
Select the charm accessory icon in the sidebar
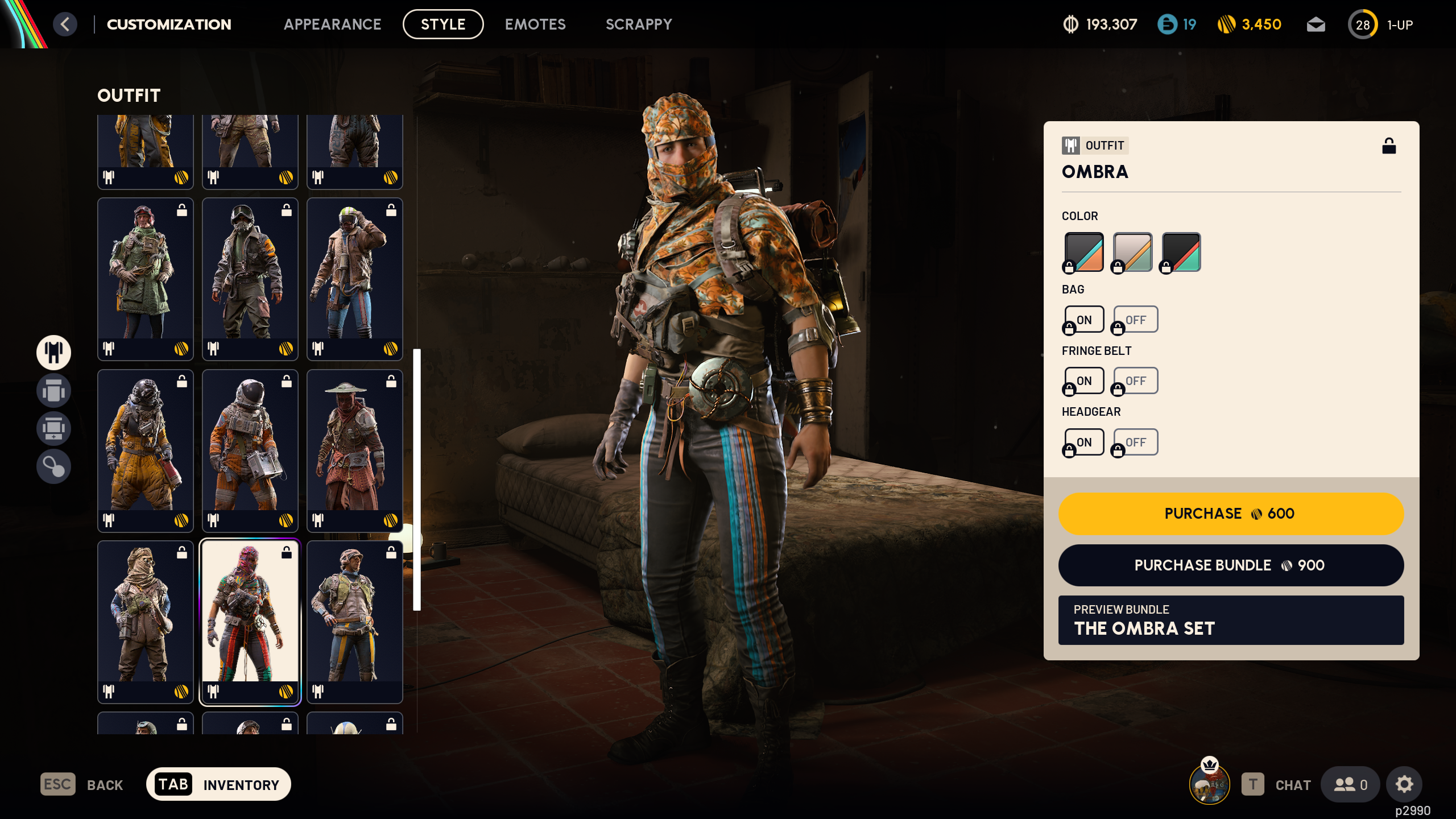click(x=53, y=466)
